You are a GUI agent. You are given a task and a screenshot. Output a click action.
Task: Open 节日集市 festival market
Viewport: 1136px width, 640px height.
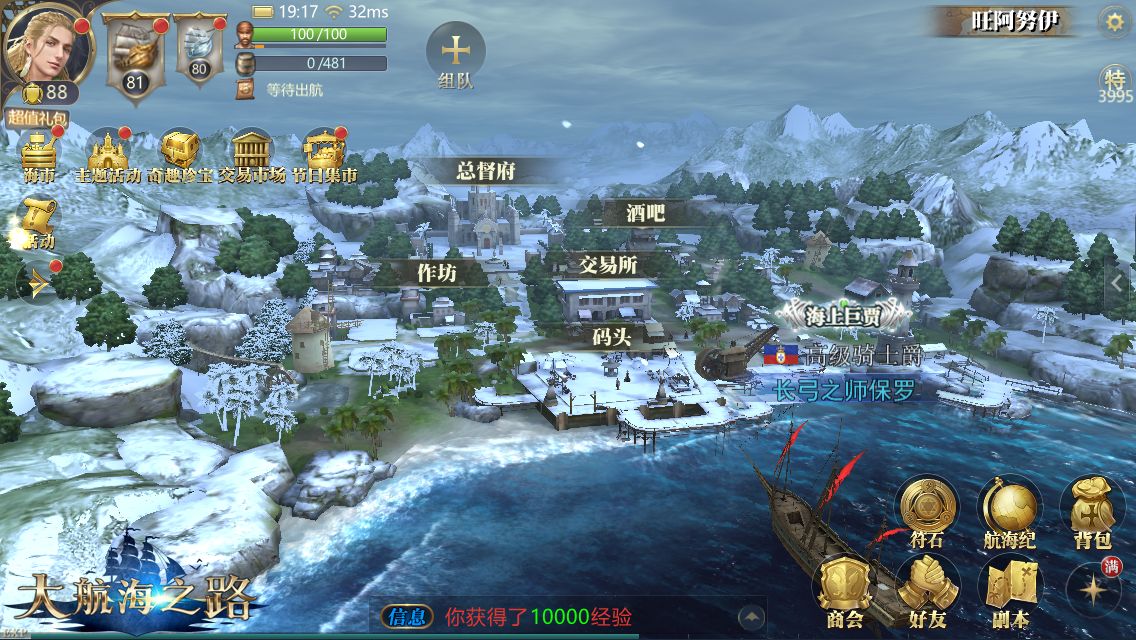[324, 155]
